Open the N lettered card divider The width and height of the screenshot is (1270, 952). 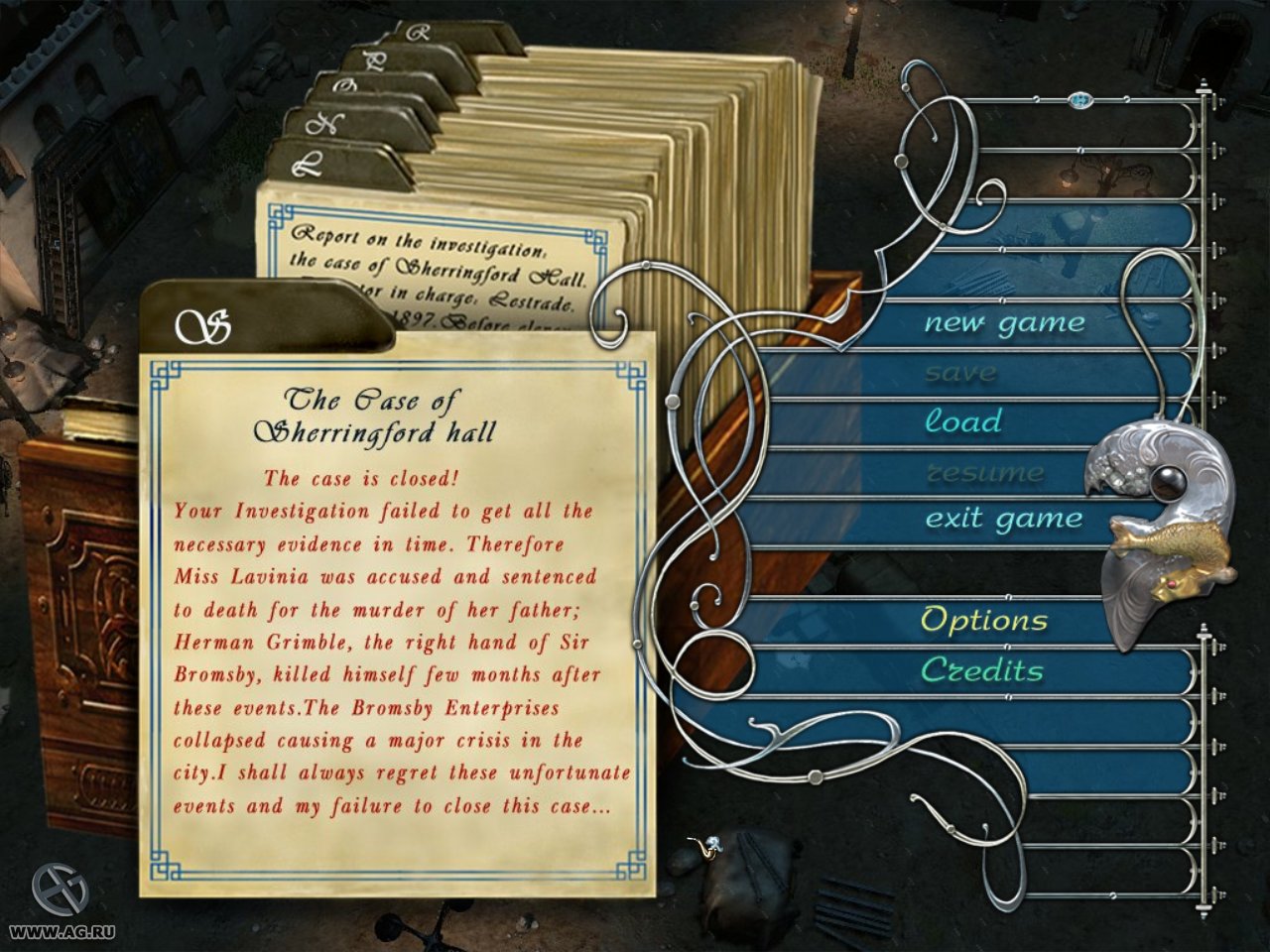324,122
